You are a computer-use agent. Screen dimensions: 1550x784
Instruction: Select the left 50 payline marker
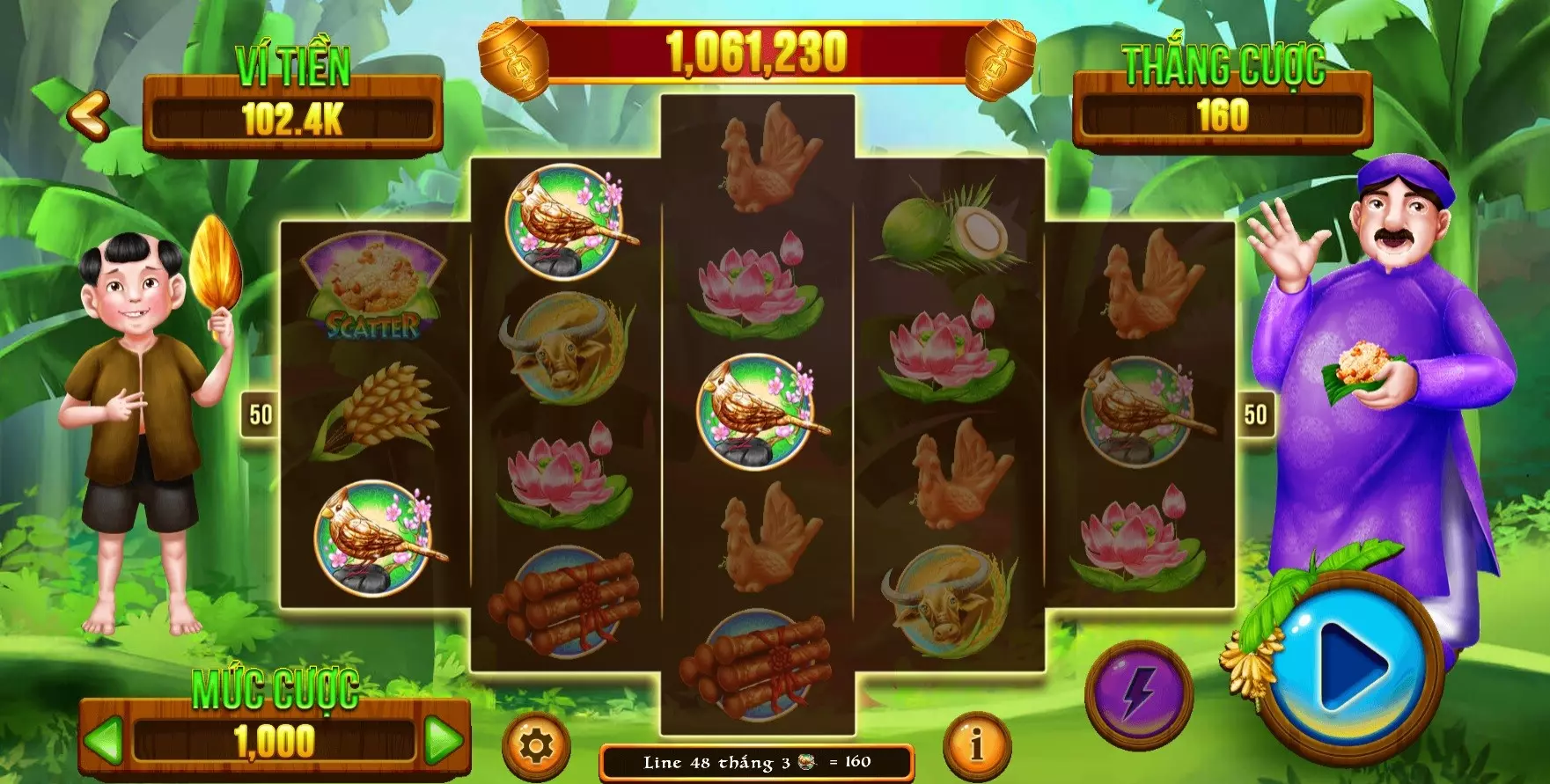(261, 414)
